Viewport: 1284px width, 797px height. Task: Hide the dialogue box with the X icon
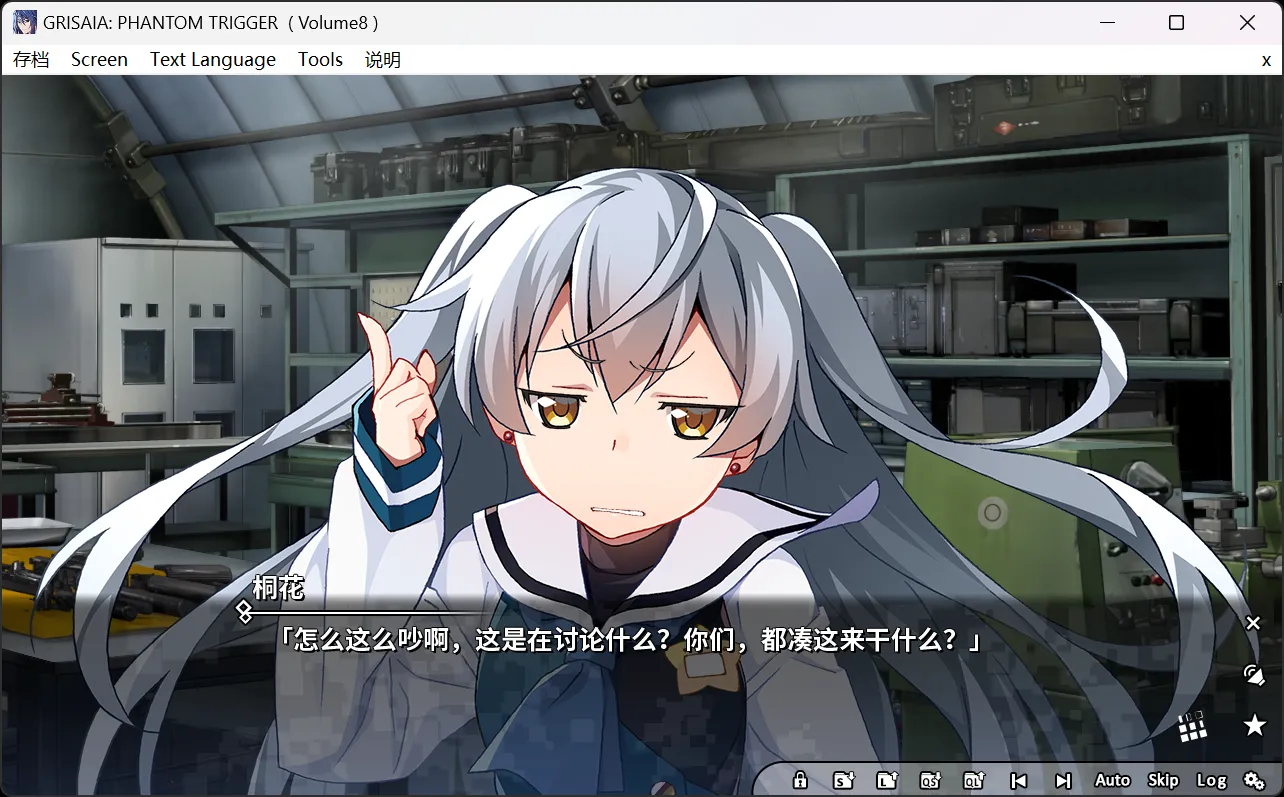pos(1253,623)
